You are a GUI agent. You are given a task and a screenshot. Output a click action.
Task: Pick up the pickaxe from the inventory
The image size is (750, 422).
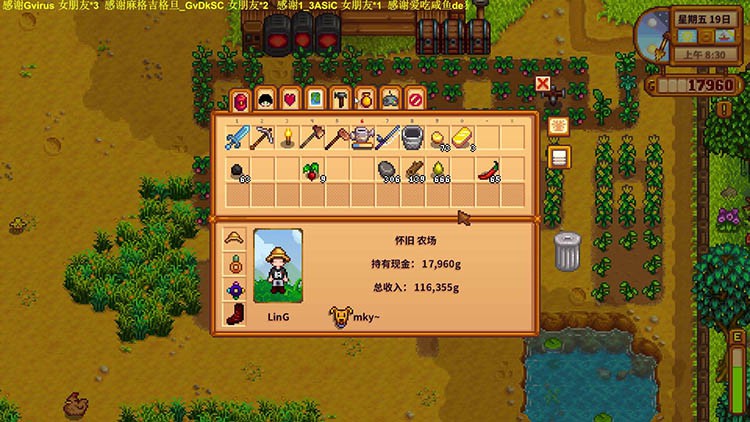262,138
